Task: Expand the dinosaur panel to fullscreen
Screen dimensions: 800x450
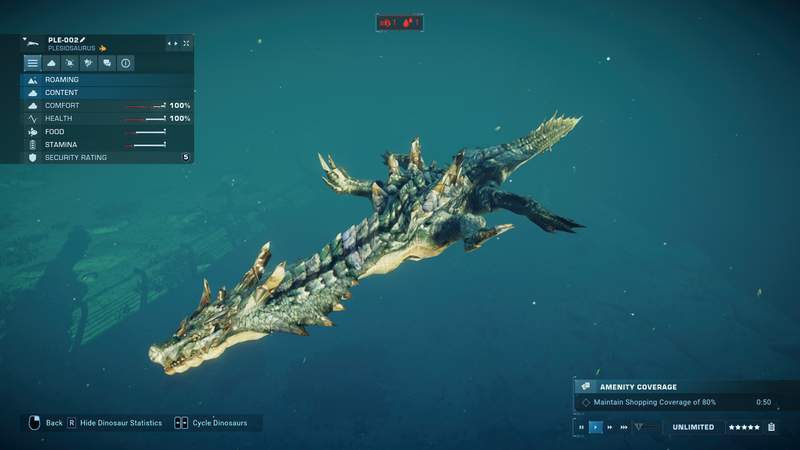Action: (186, 44)
